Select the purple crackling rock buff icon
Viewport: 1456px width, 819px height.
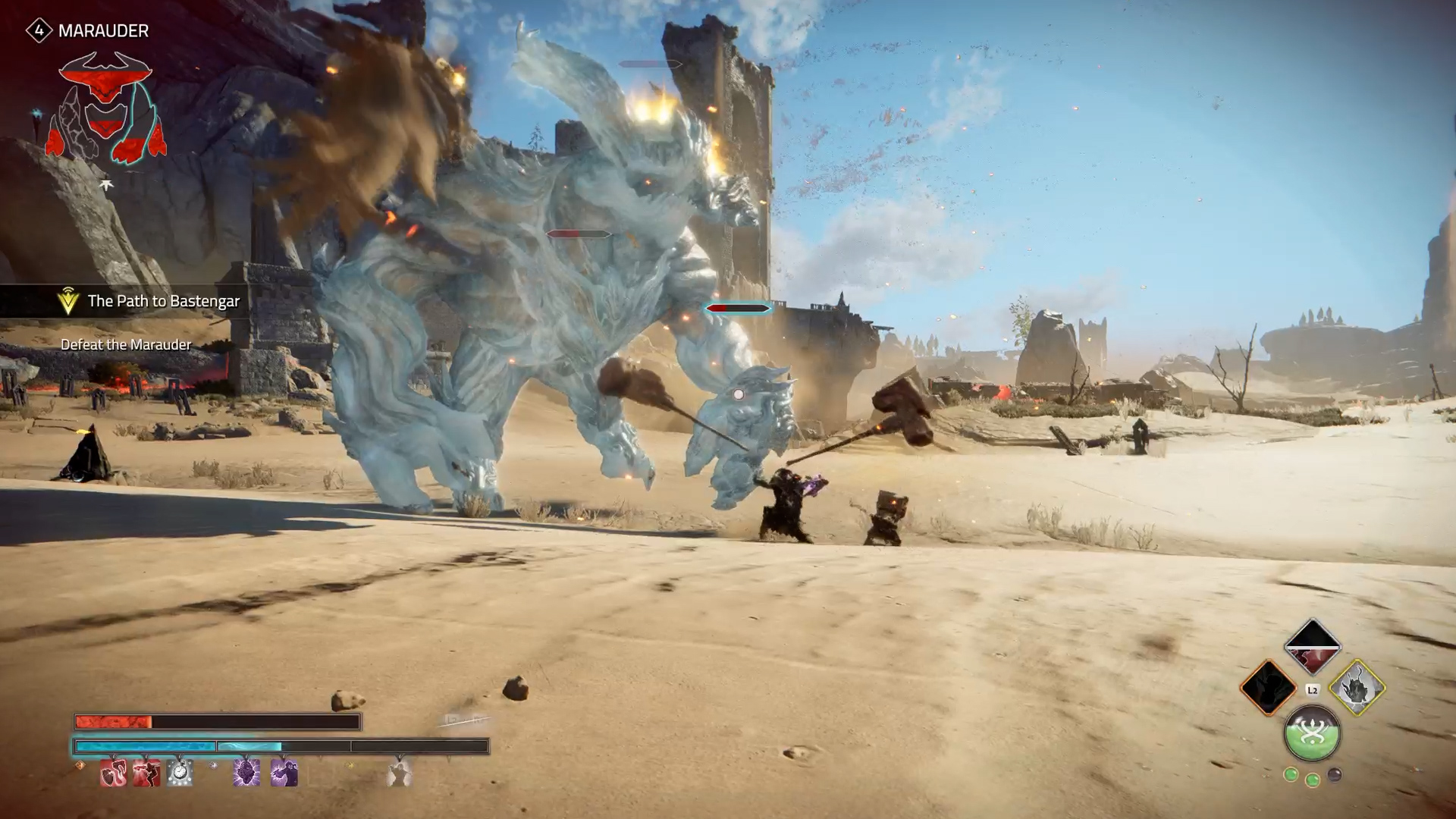[246, 773]
